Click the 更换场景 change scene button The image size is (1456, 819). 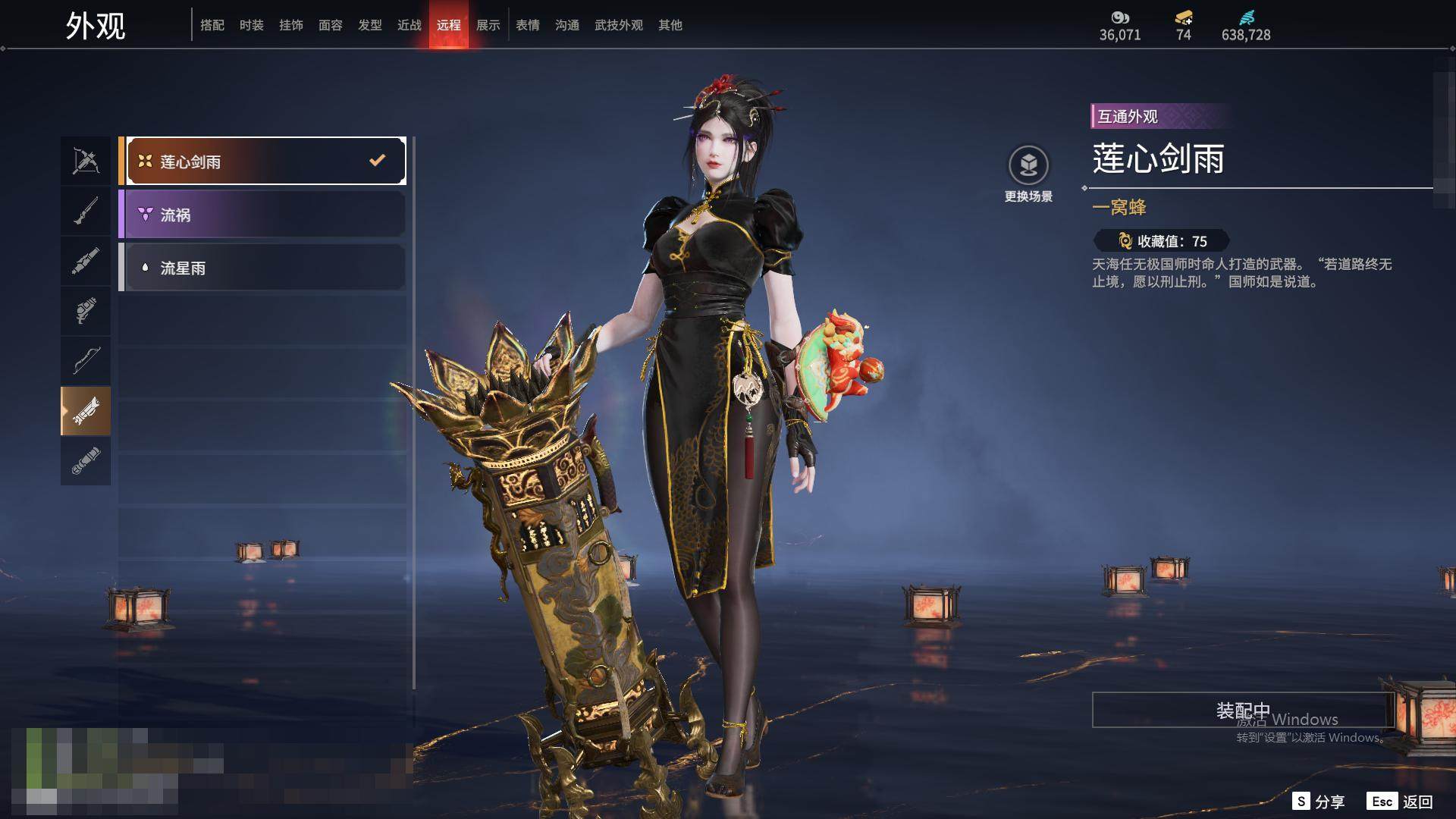pos(1028,174)
